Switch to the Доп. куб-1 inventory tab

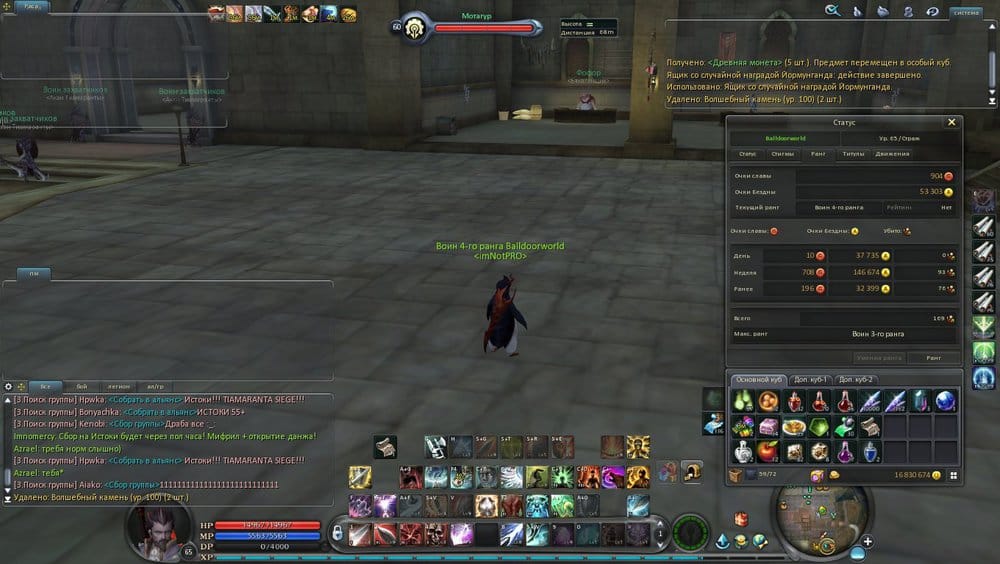[811, 380]
